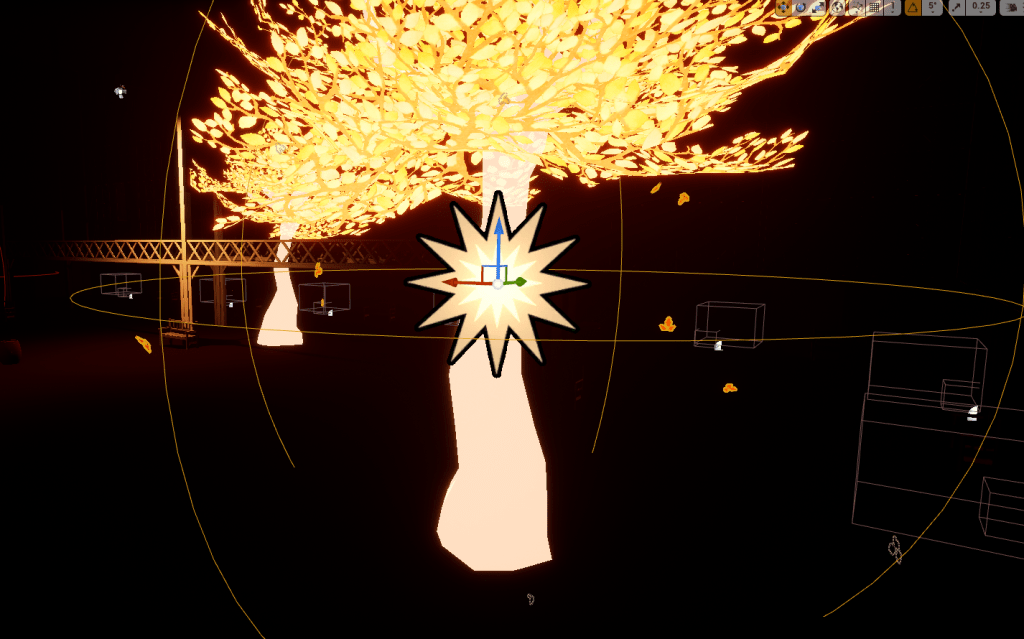Select the translate (move) transform tool

[782, 7]
